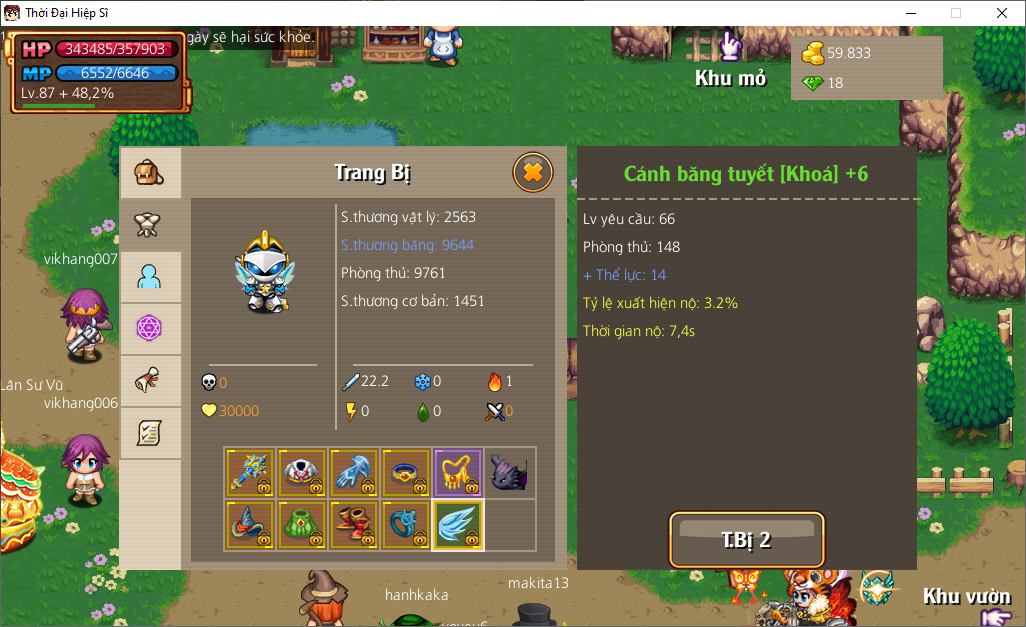
Task: Close the game window
Action: click(1001, 13)
